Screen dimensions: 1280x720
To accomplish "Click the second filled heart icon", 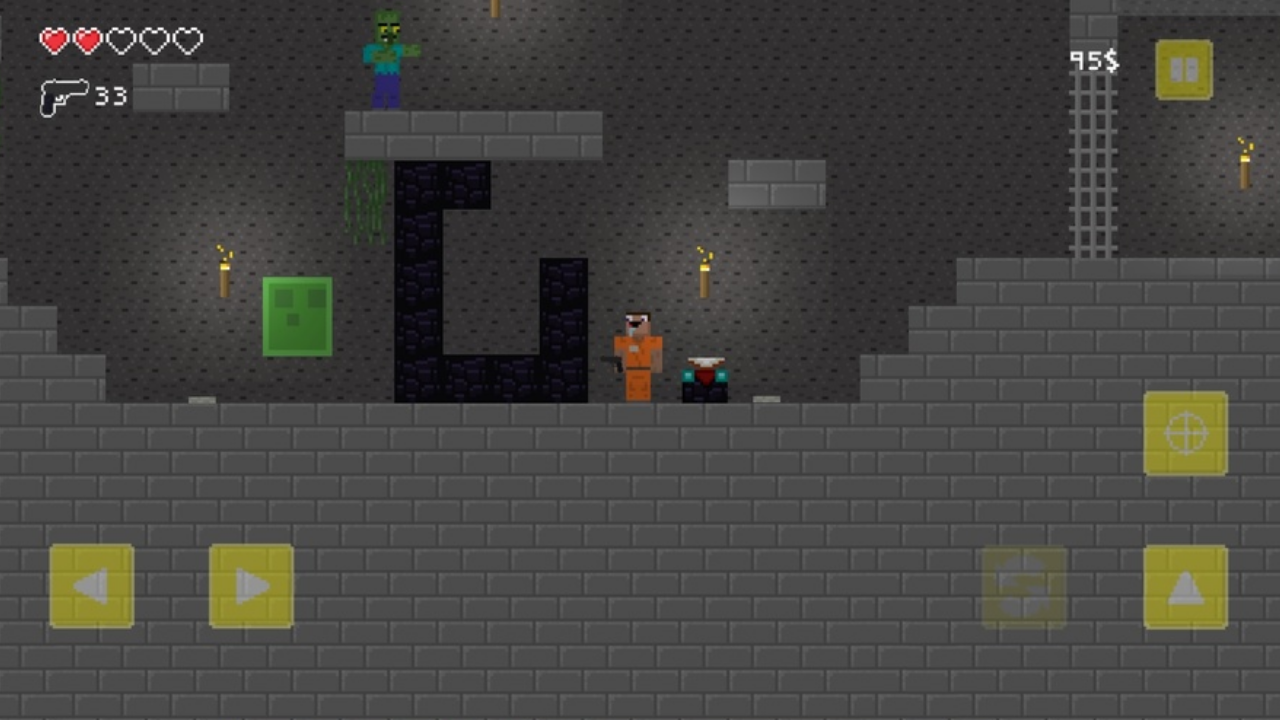I will 87,40.
